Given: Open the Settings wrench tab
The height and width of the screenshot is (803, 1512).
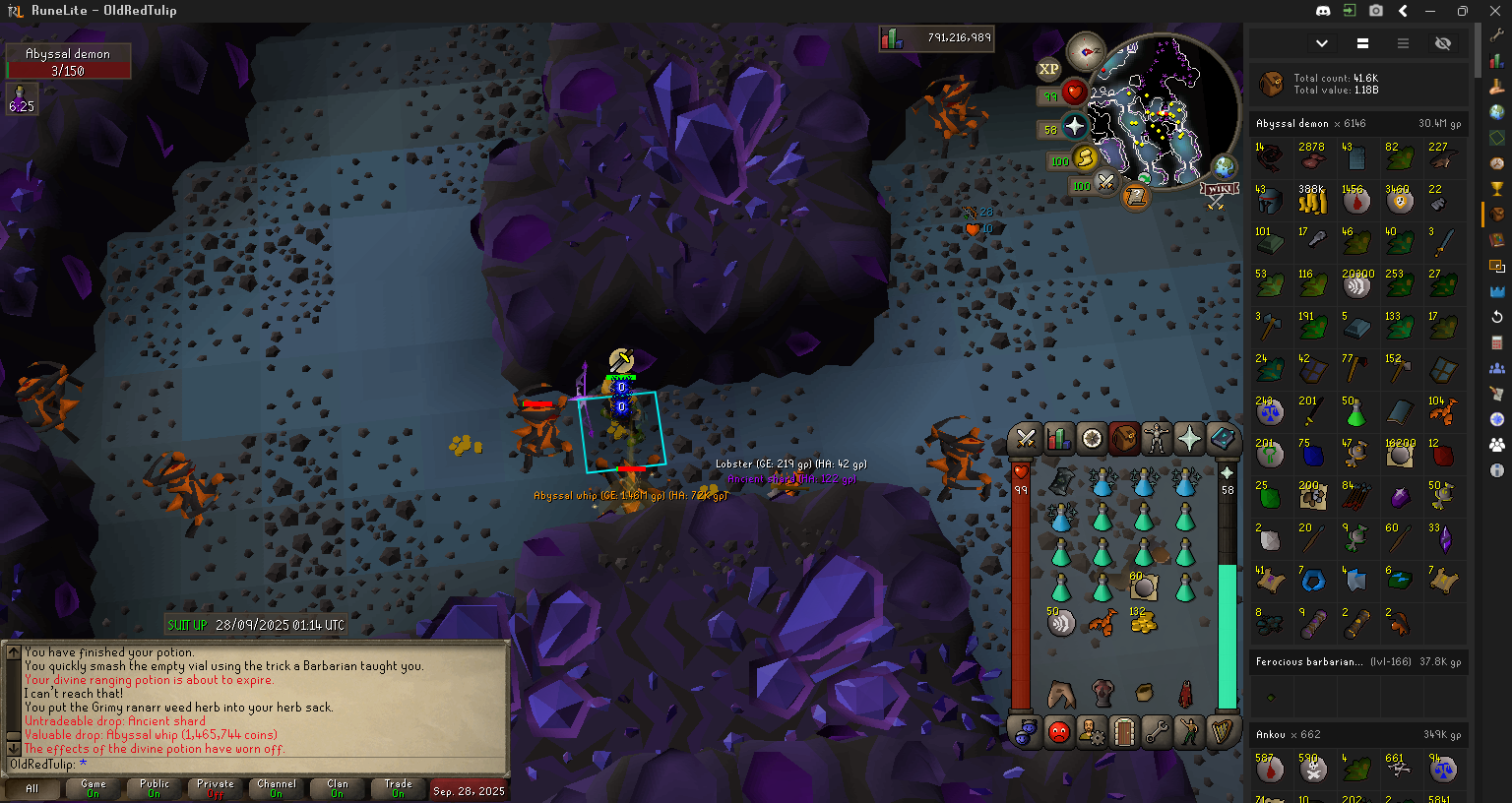Looking at the screenshot, I should point(1157,732).
